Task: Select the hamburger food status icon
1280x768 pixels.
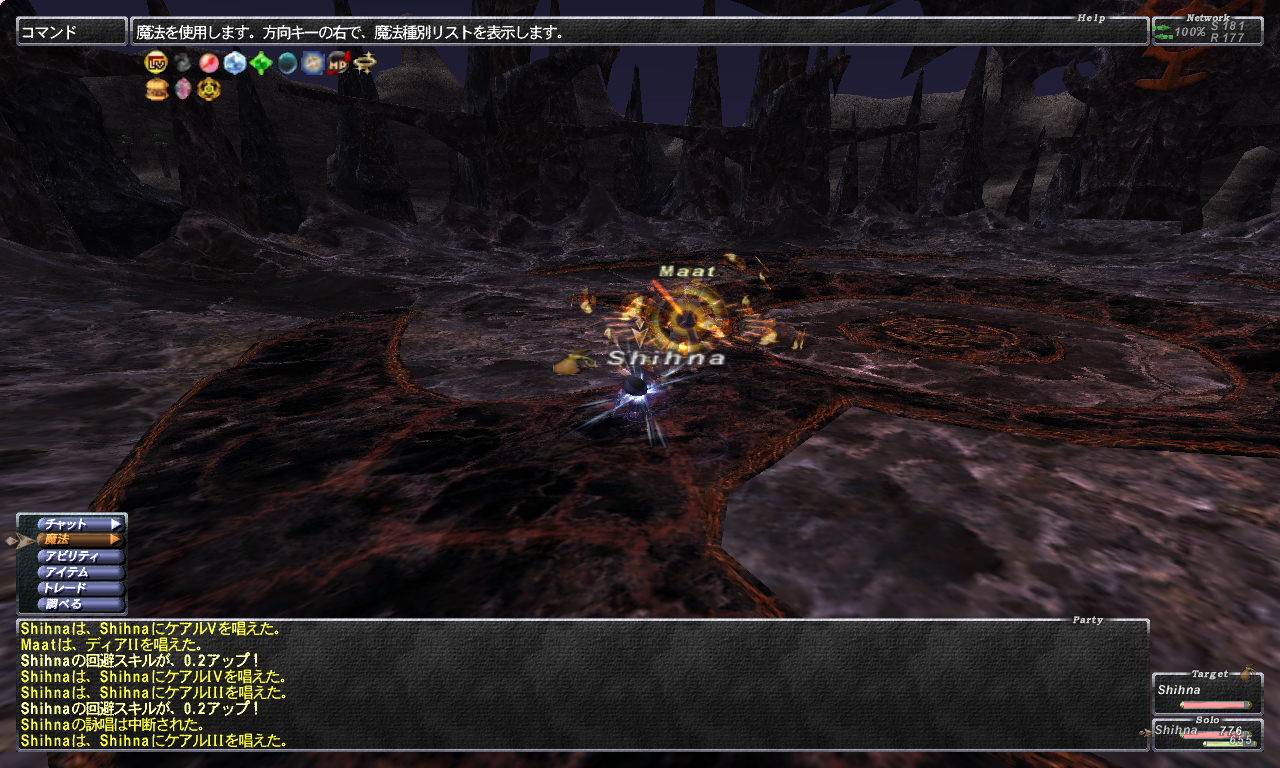Action: pos(155,90)
